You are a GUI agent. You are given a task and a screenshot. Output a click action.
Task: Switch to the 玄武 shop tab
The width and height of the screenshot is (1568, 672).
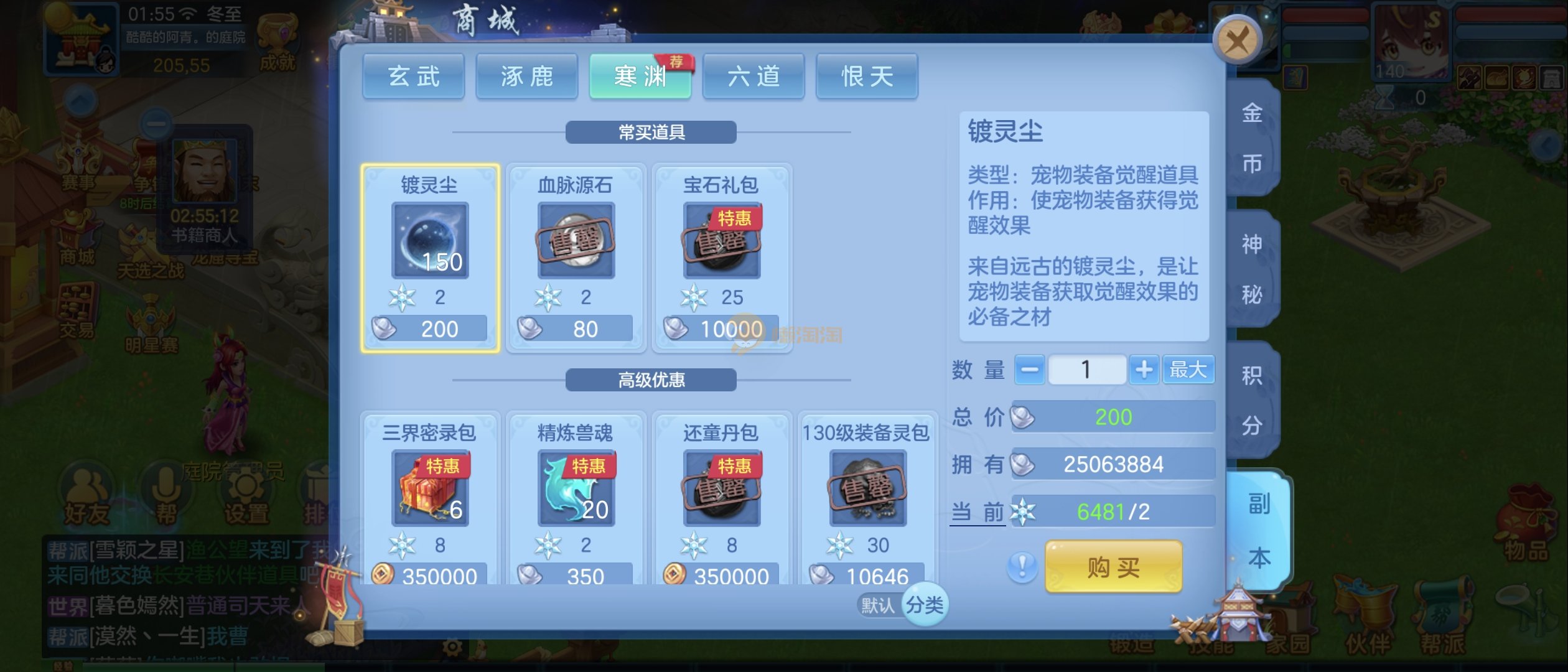click(x=414, y=77)
